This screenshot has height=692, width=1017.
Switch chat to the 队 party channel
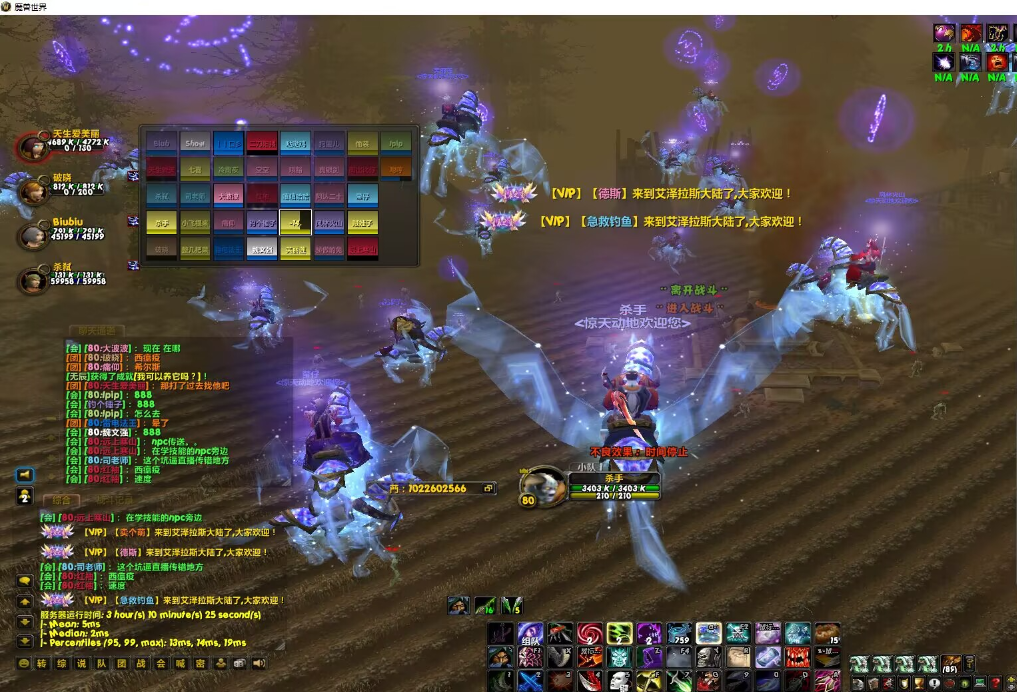[101, 663]
